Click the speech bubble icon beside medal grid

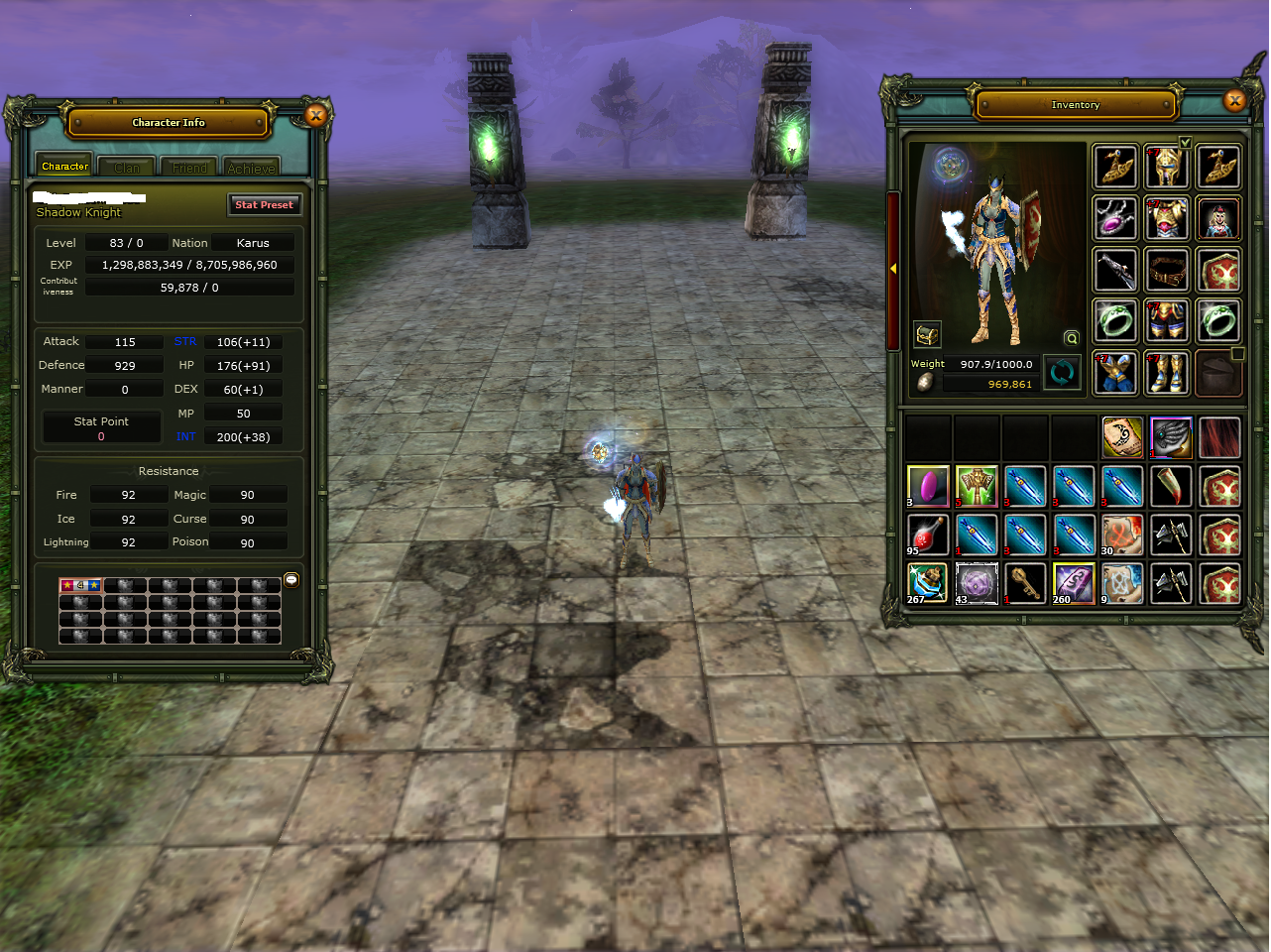291,580
